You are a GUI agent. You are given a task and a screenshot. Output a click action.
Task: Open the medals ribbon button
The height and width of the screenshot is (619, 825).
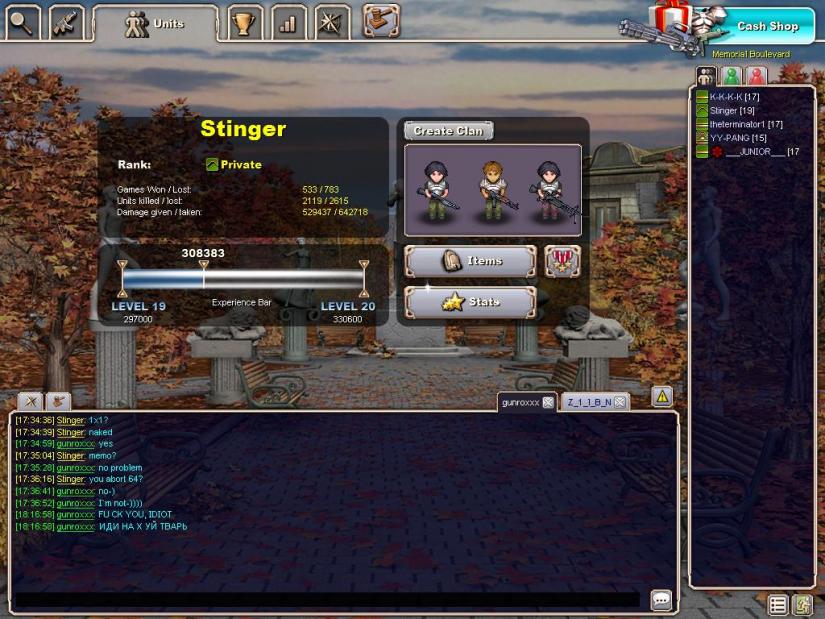point(563,261)
